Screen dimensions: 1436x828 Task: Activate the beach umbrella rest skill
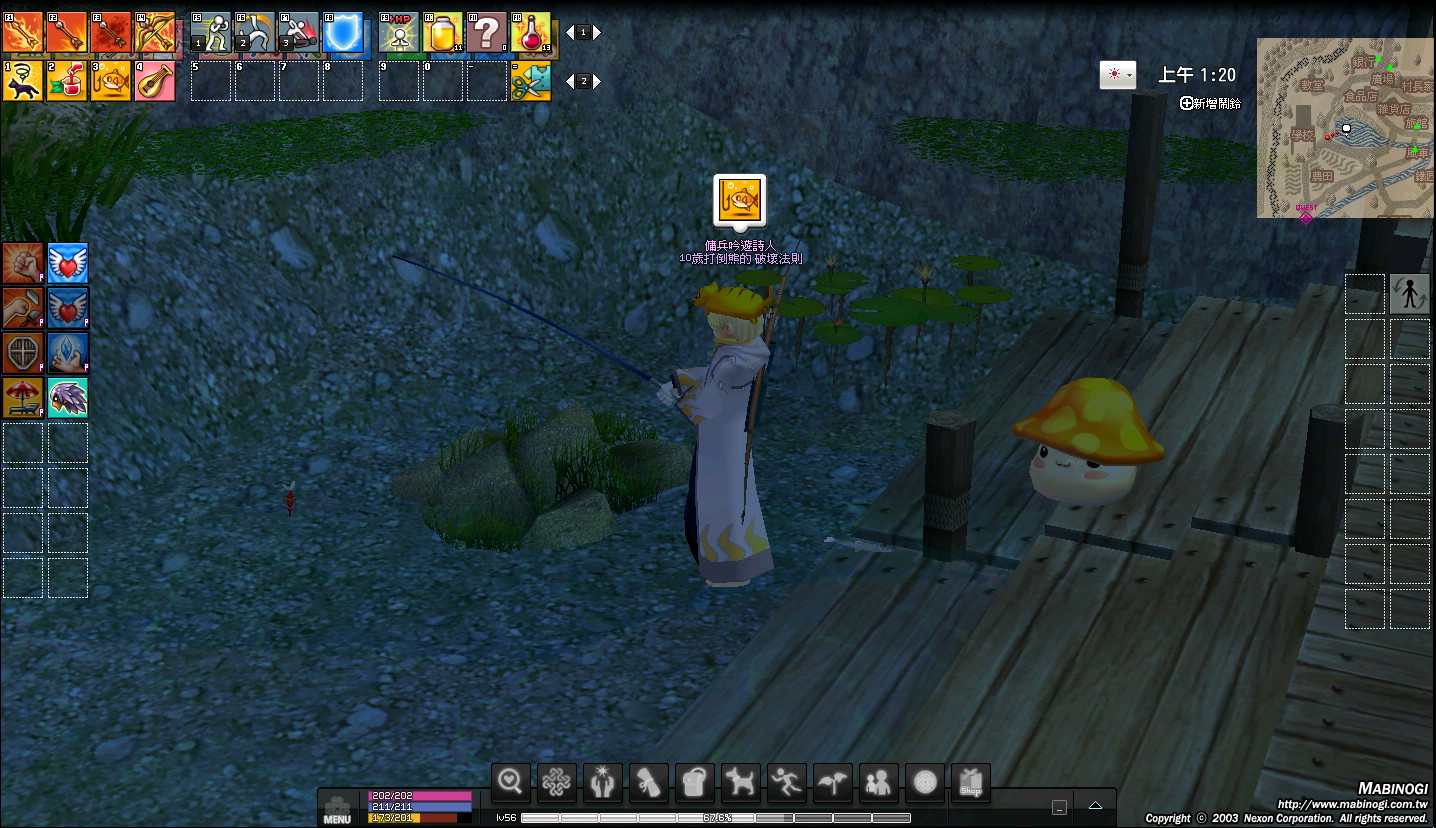22,397
